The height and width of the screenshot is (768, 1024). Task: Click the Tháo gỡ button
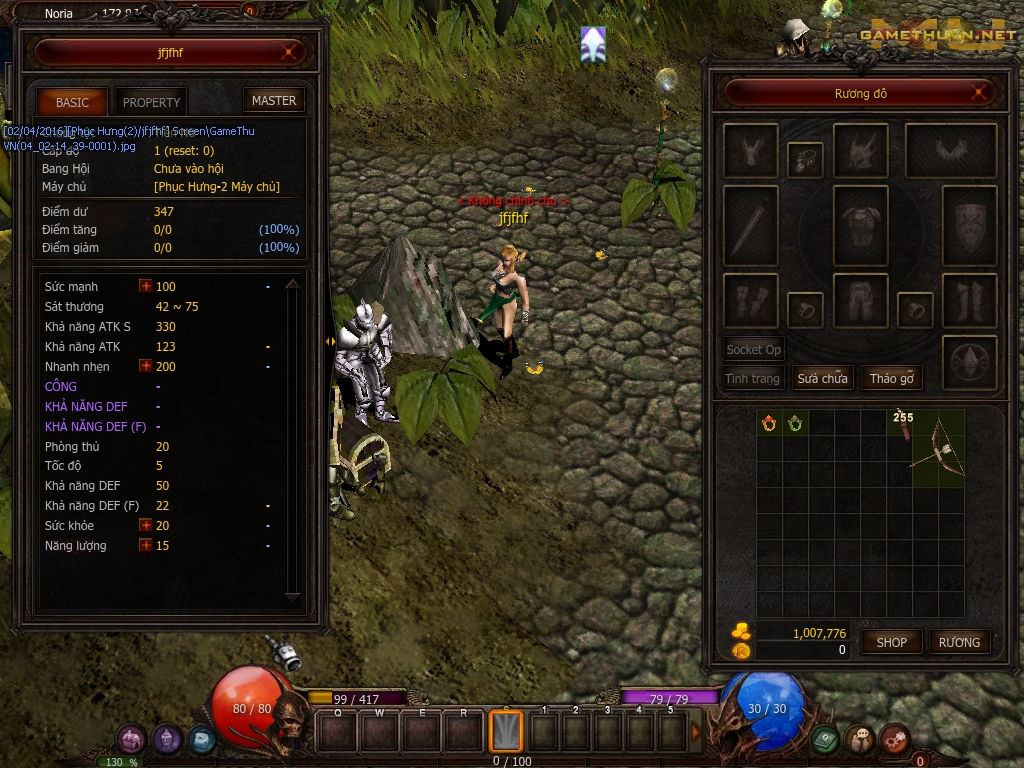(x=892, y=379)
